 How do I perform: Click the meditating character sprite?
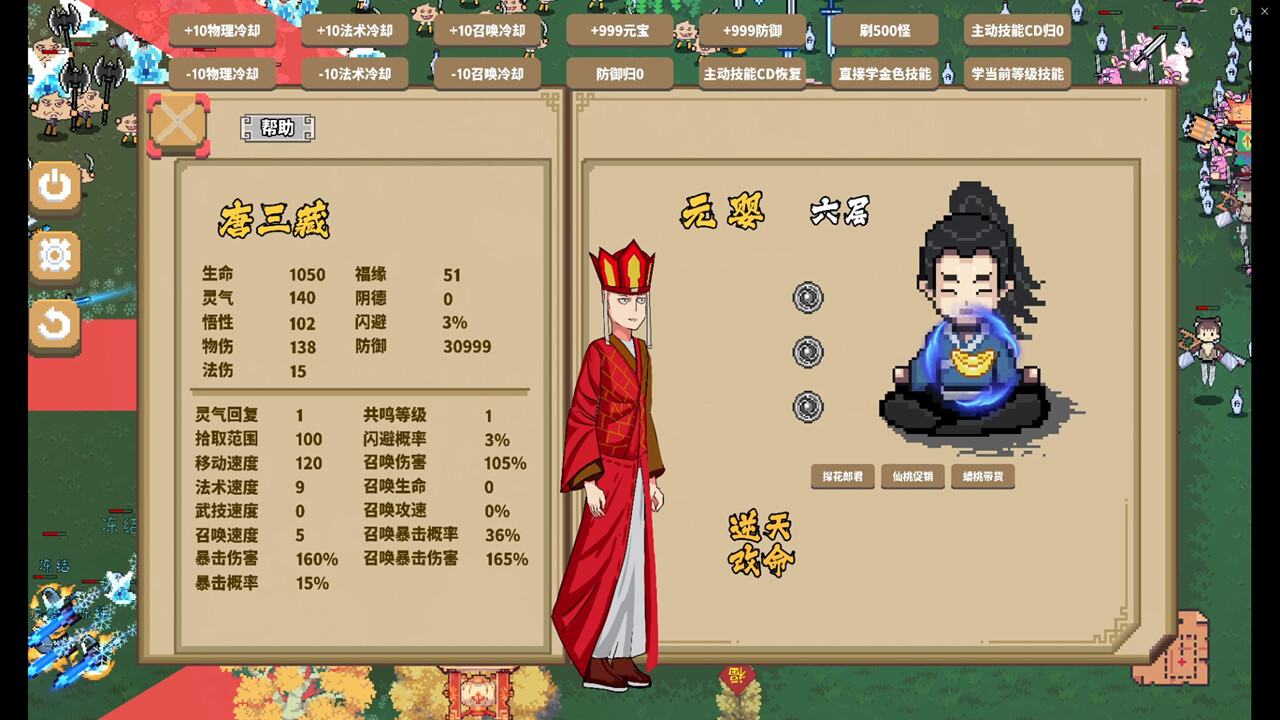point(965,320)
